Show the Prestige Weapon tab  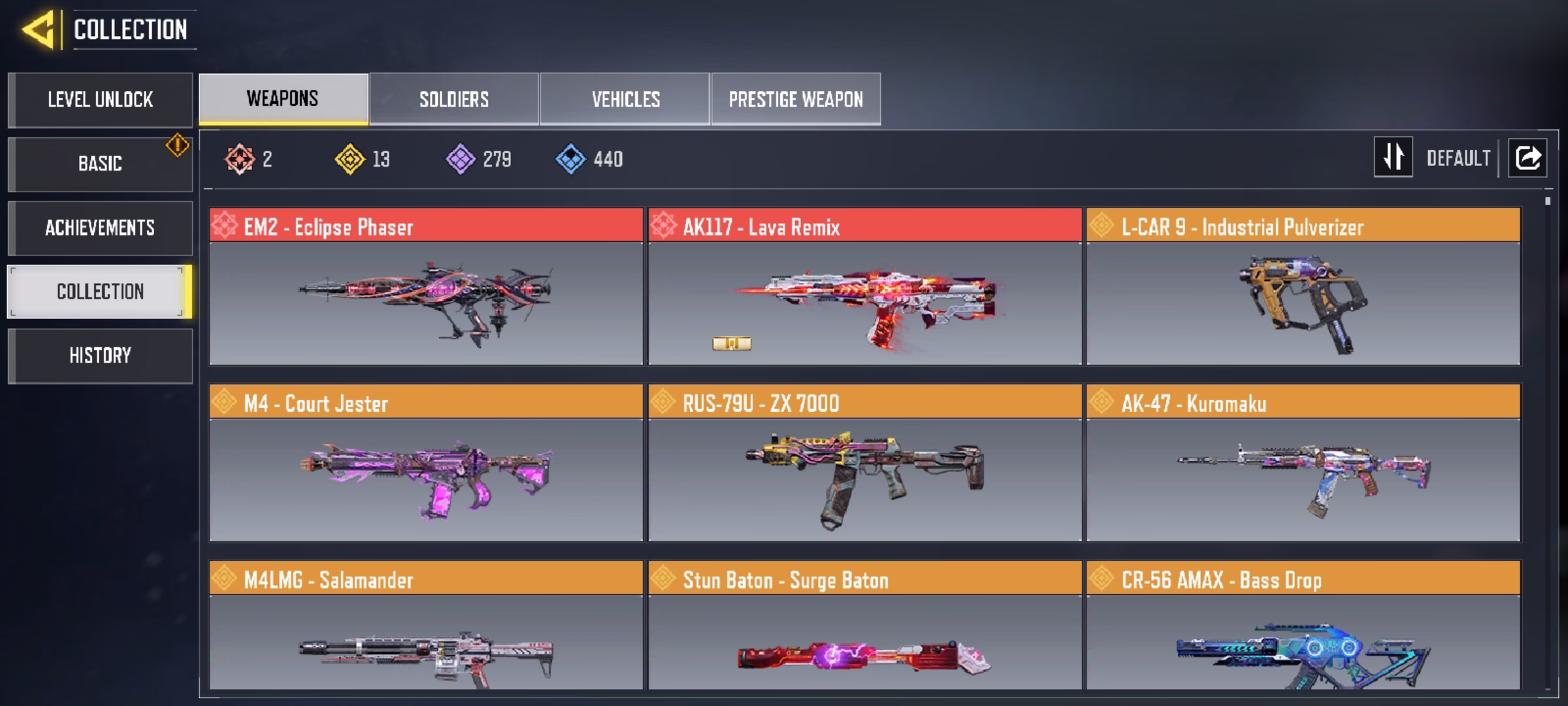coord(796,99)
